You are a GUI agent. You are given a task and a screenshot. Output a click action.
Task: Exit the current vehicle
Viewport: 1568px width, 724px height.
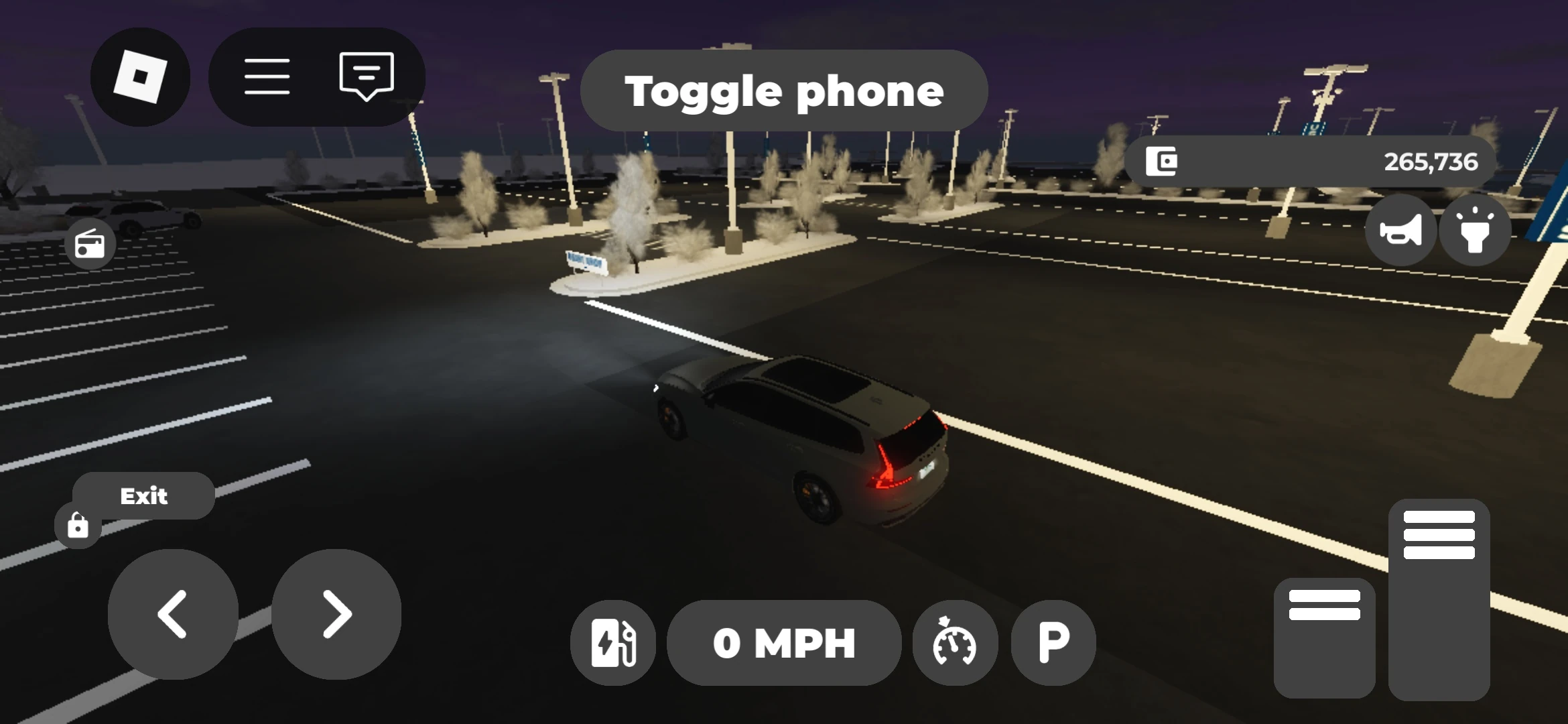[x=143, y=495]
